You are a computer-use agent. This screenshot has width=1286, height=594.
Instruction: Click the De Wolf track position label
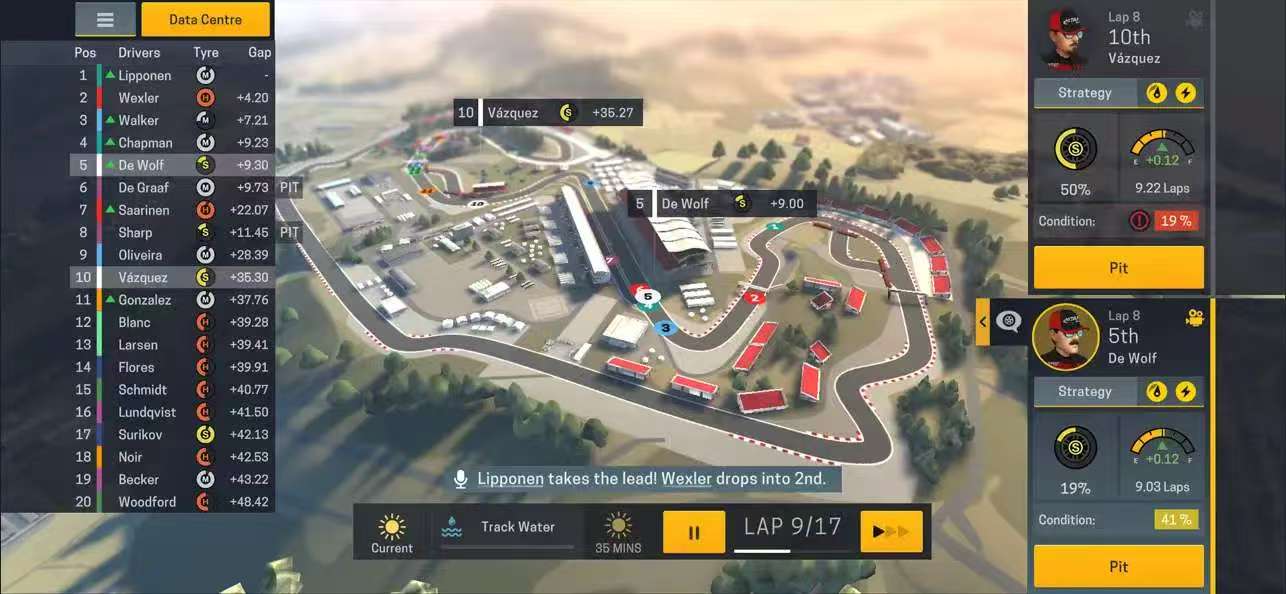[721, 204]
